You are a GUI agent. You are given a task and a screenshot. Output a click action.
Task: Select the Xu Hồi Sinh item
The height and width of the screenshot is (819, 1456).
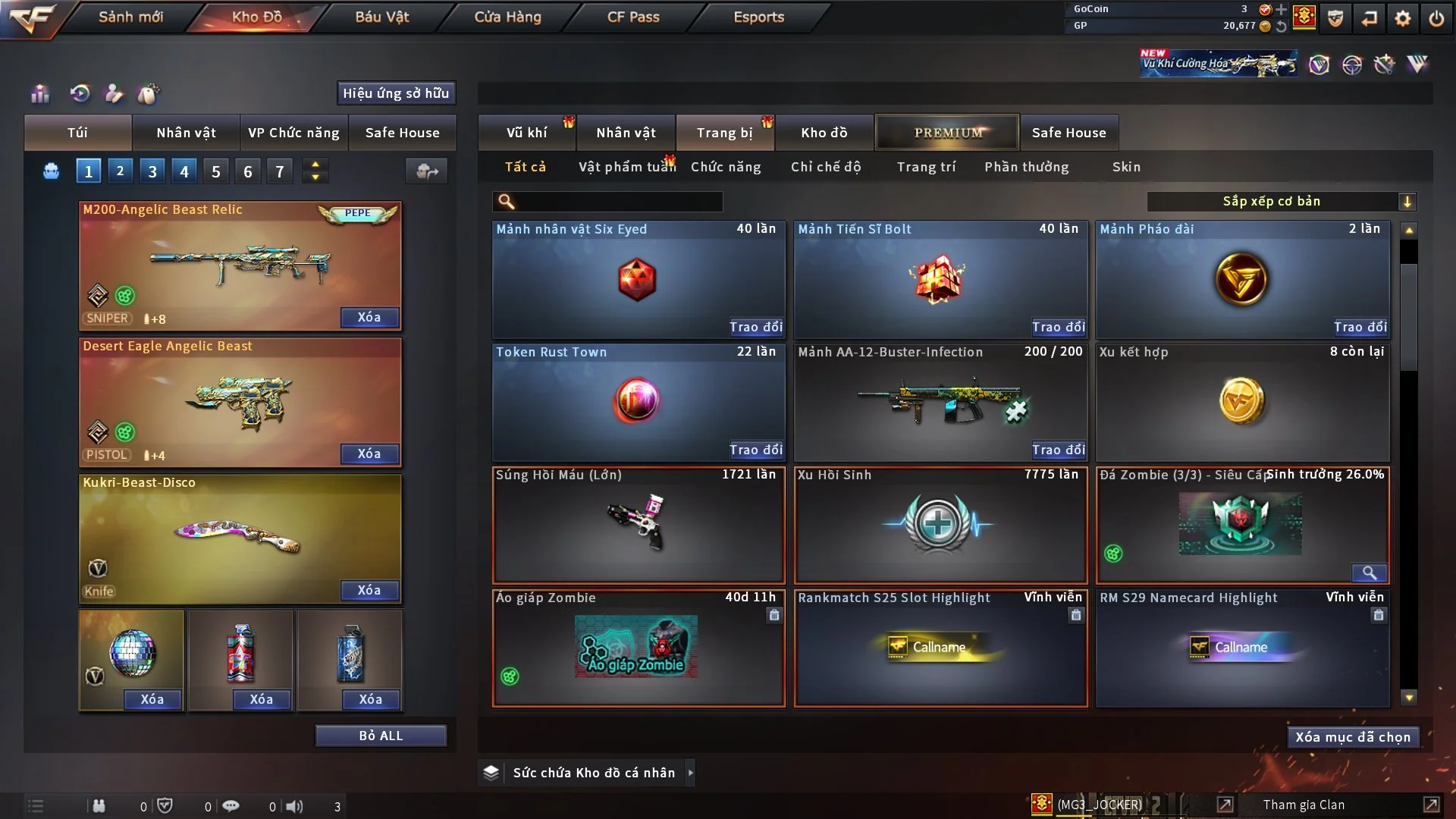(940, 525)
